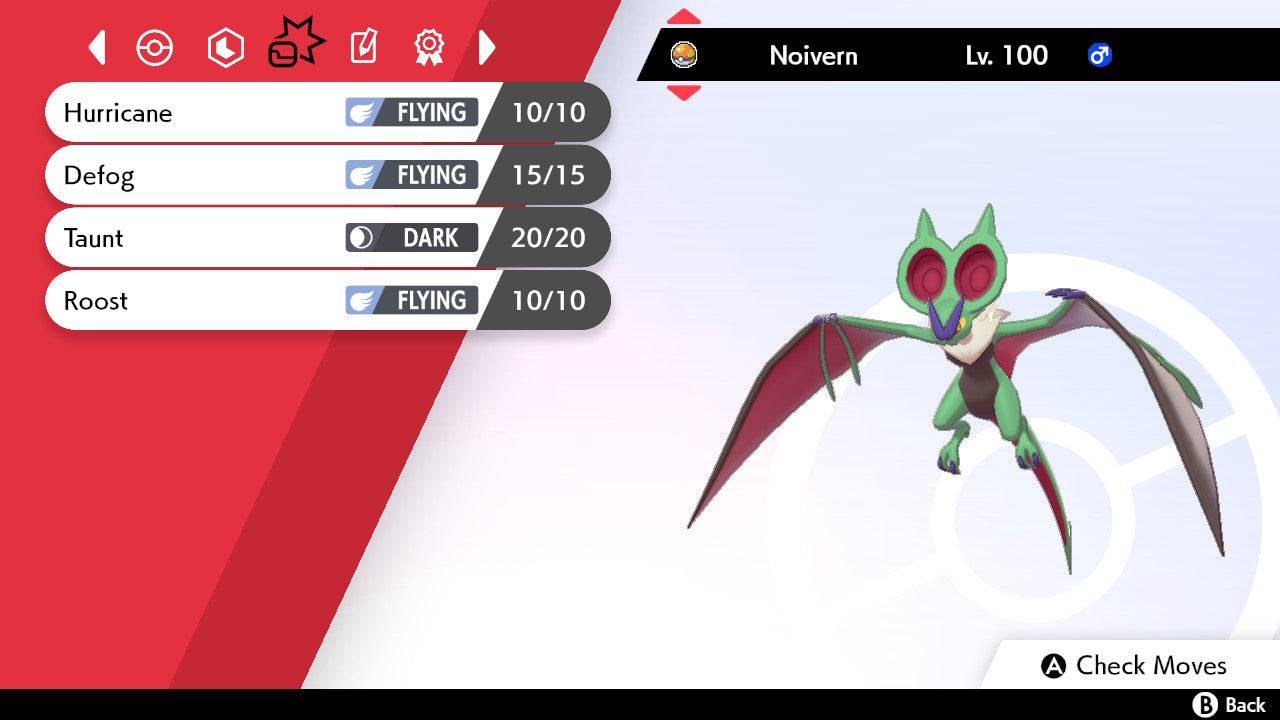Switch to the Poké Ball summary tab
The image size is (1280, 720).
tap(155, 47)
